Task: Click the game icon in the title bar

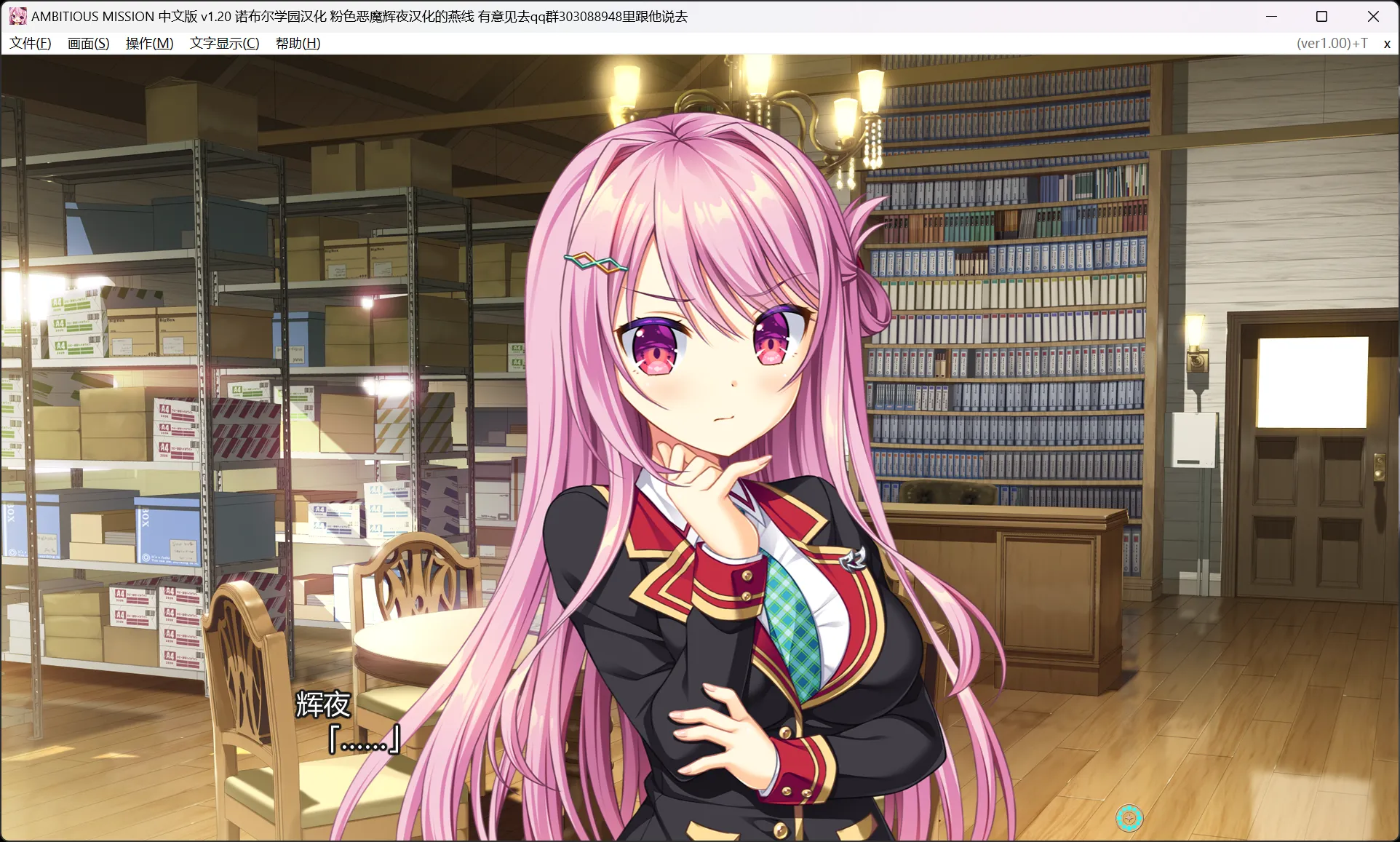Action: 17,15
